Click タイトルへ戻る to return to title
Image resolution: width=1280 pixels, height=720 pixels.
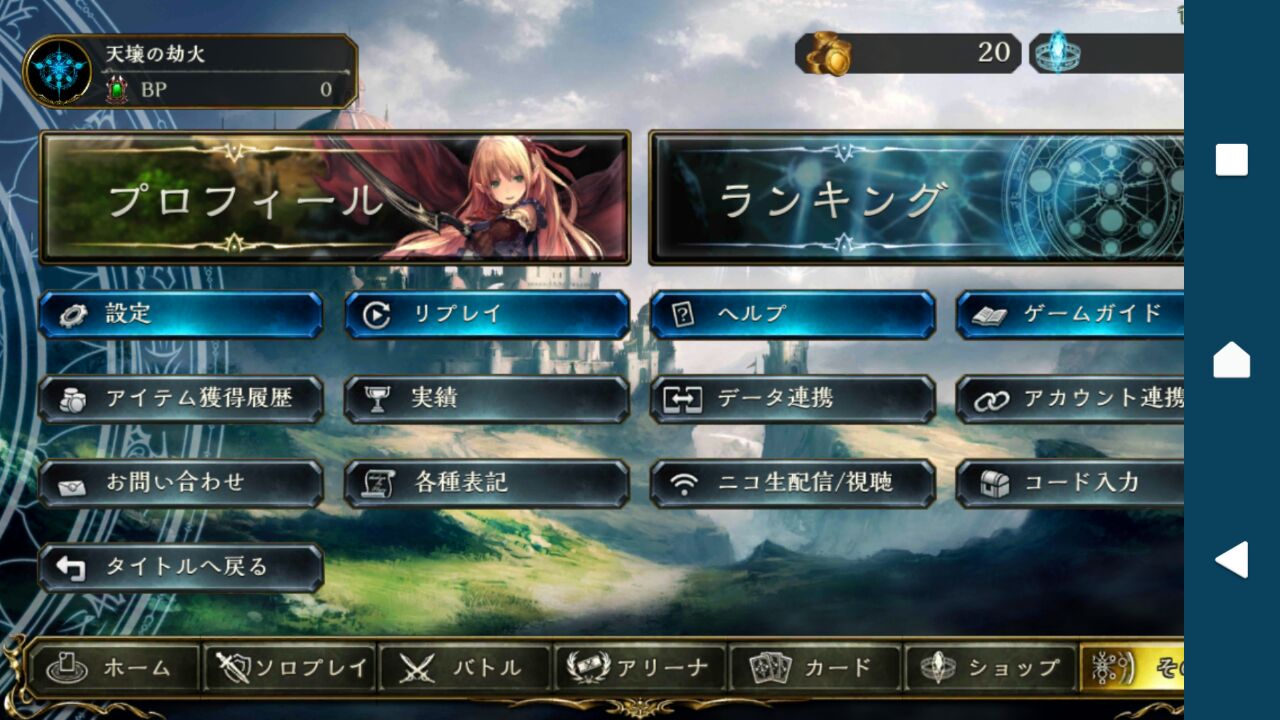181,568
